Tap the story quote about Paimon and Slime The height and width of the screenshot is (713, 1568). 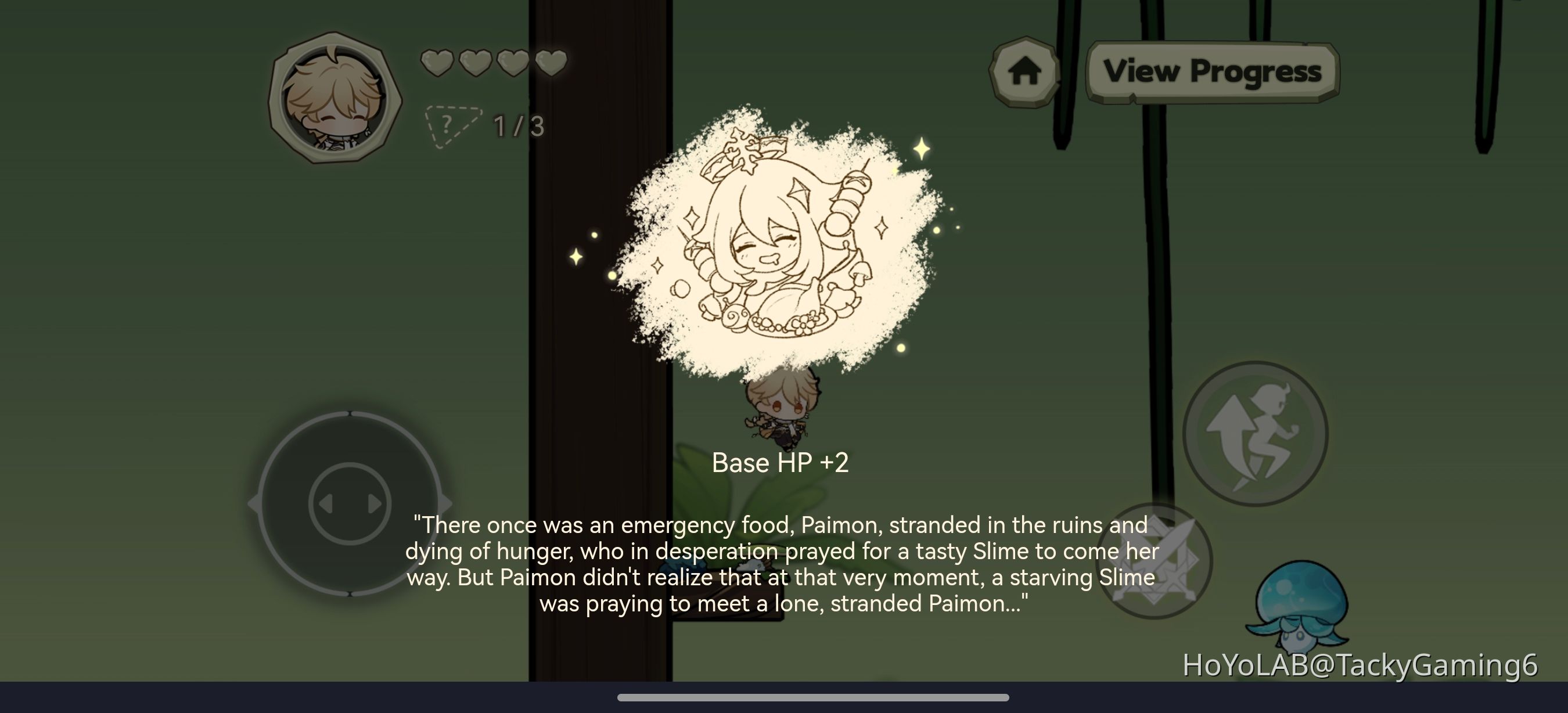point(782,564)
